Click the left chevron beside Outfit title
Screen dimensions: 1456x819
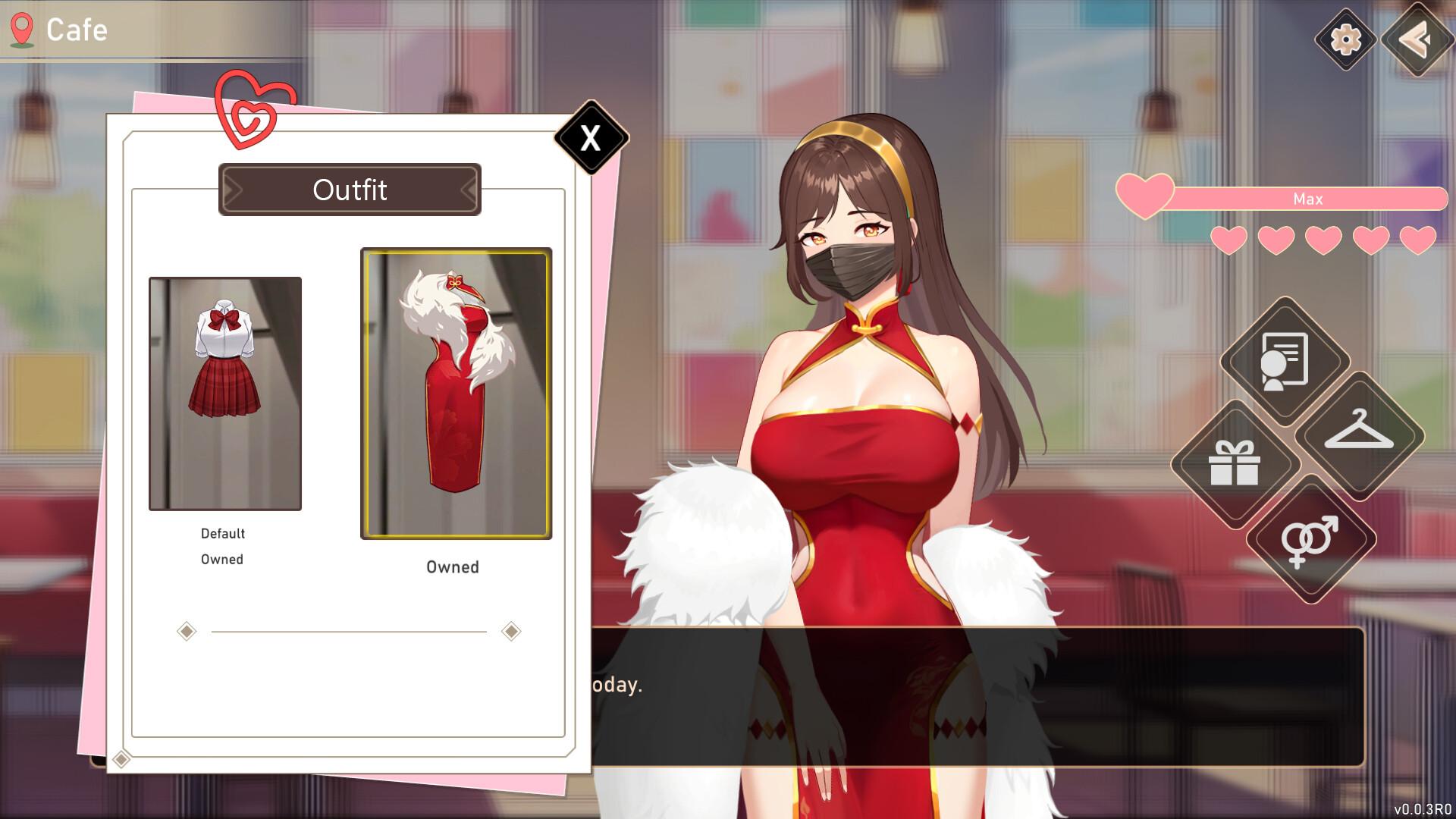coord(234,190)
